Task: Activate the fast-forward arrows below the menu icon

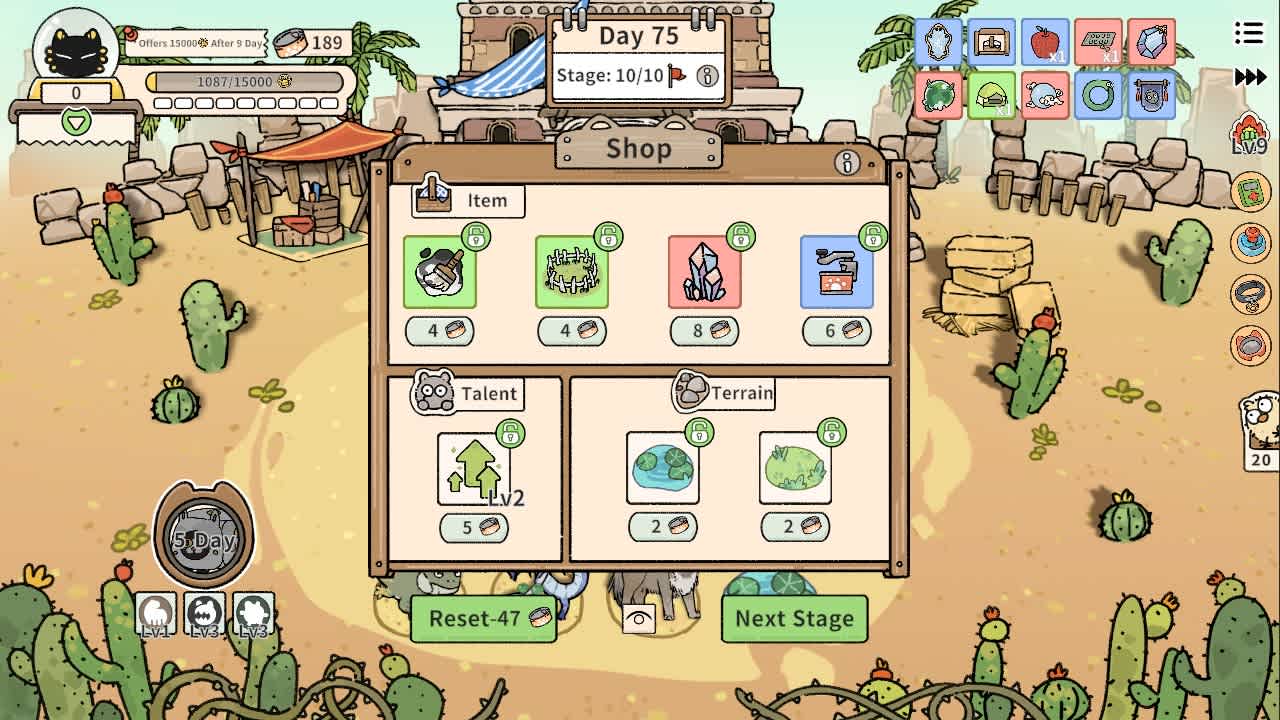Action: [x=1252, y=75]
